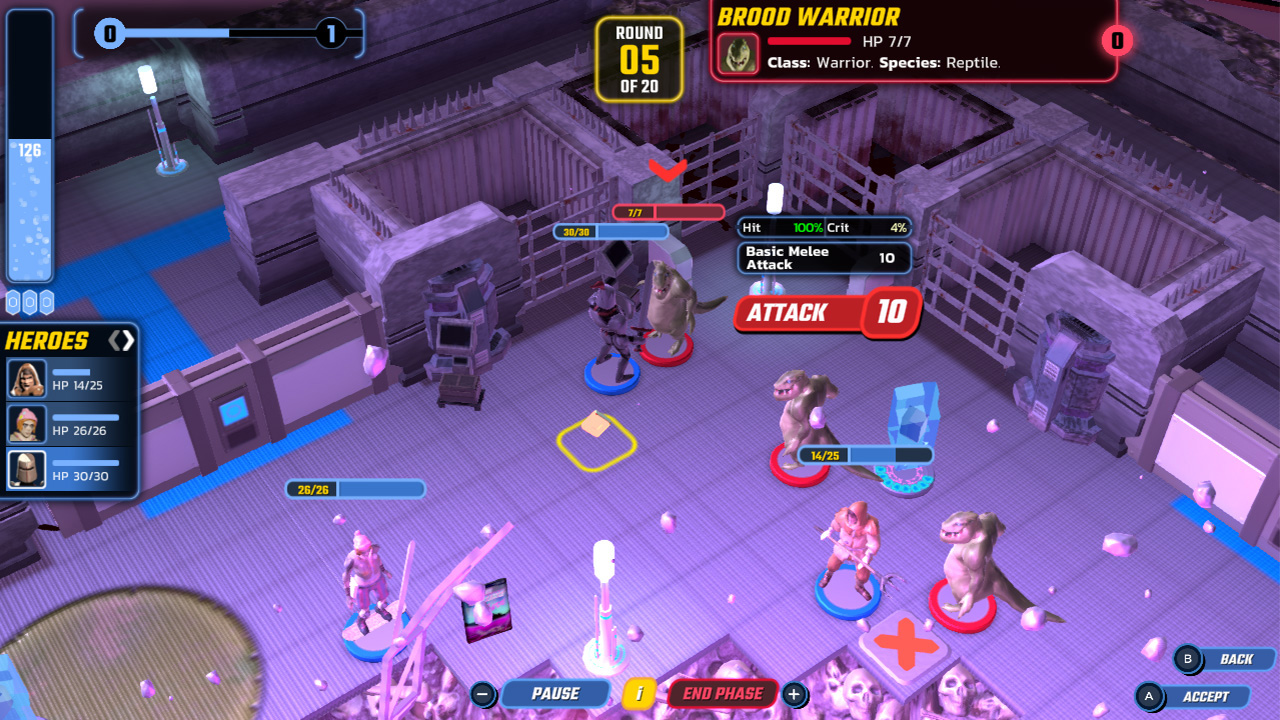This screenshot has width=1280, height=720.
Task: Open the yellow info icon in the bottom bar
Action: [637, 693]
